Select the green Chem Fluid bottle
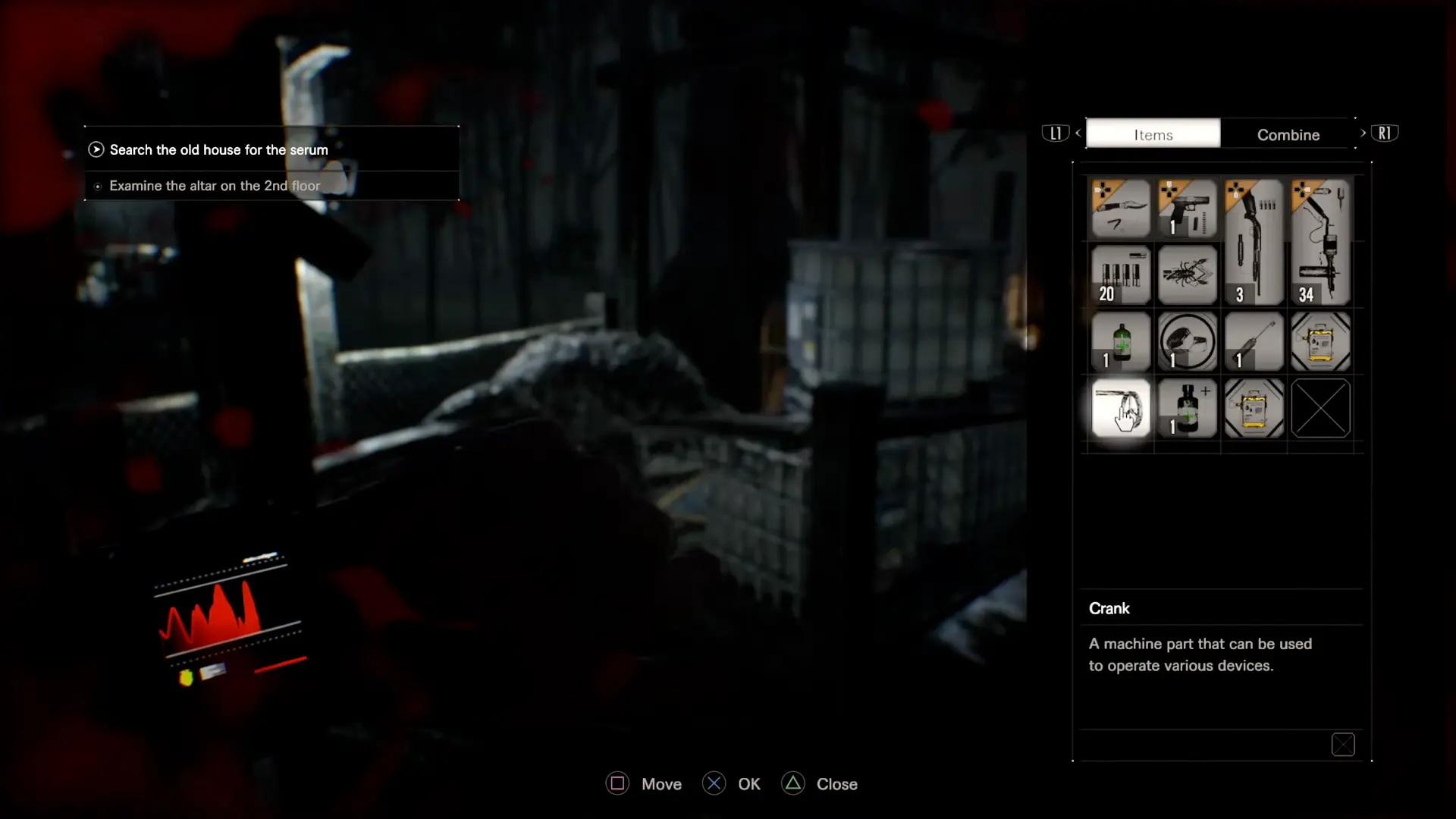Image resolution: width=1456 pixels, height=819 pixels. coord(1121,341)
